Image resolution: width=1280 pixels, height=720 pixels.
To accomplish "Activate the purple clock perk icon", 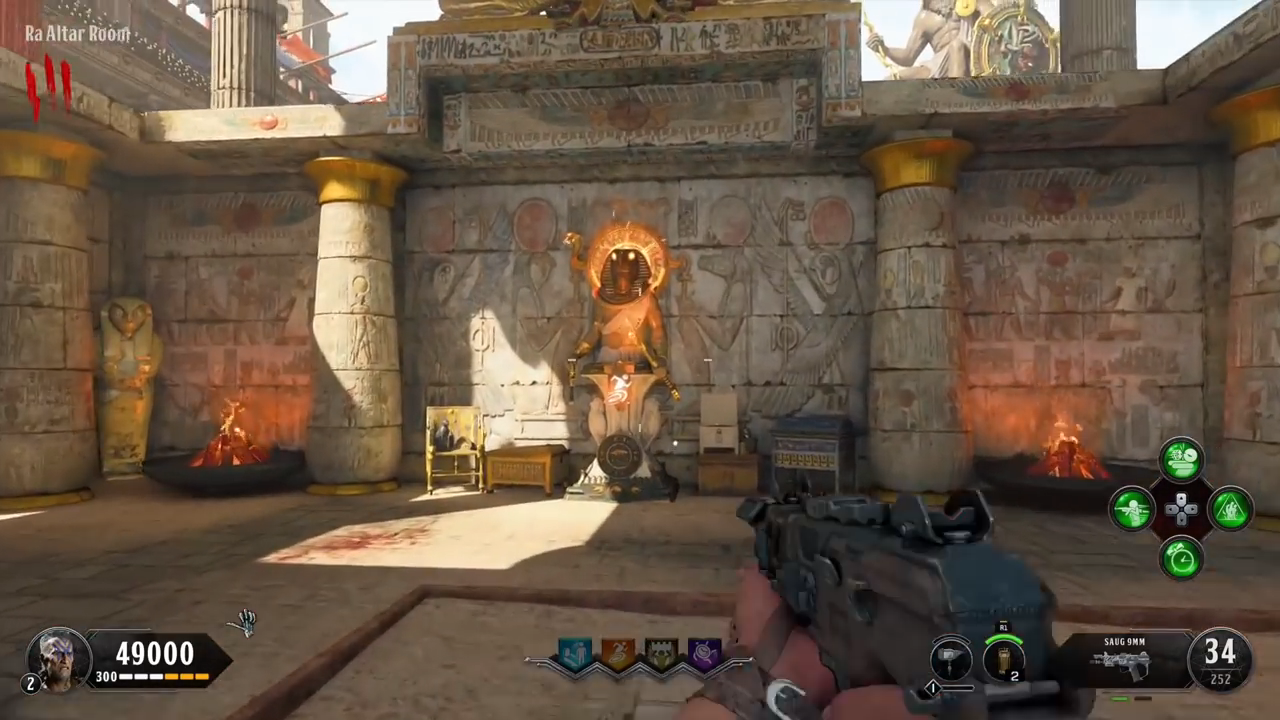I will pyautogui.click(x=704, y=655).
